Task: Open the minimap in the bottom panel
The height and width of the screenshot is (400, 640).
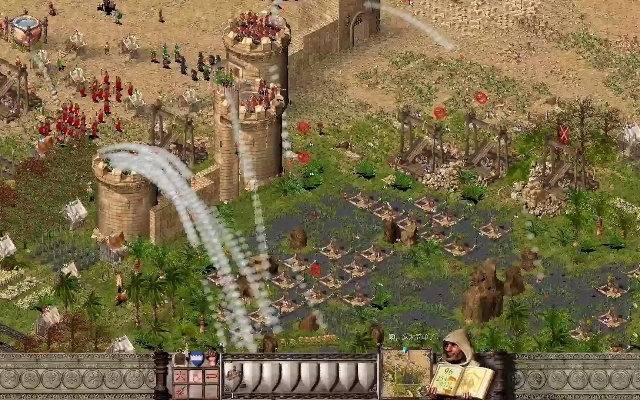Action: pyautogui.click(x=405, y=373)
